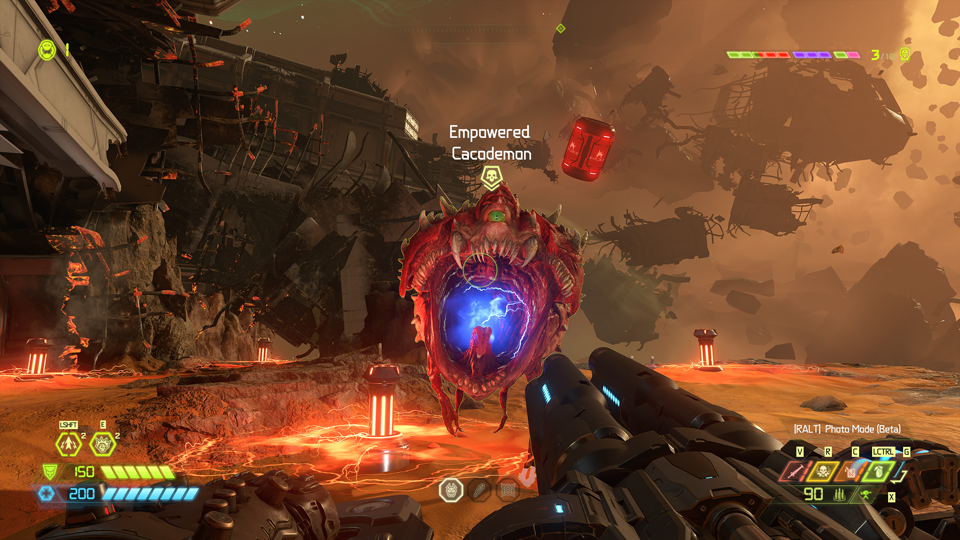This screenshot has width=960, height=540.
Task: Click the green extra-life helmet icon
Action: pos(47,48)
